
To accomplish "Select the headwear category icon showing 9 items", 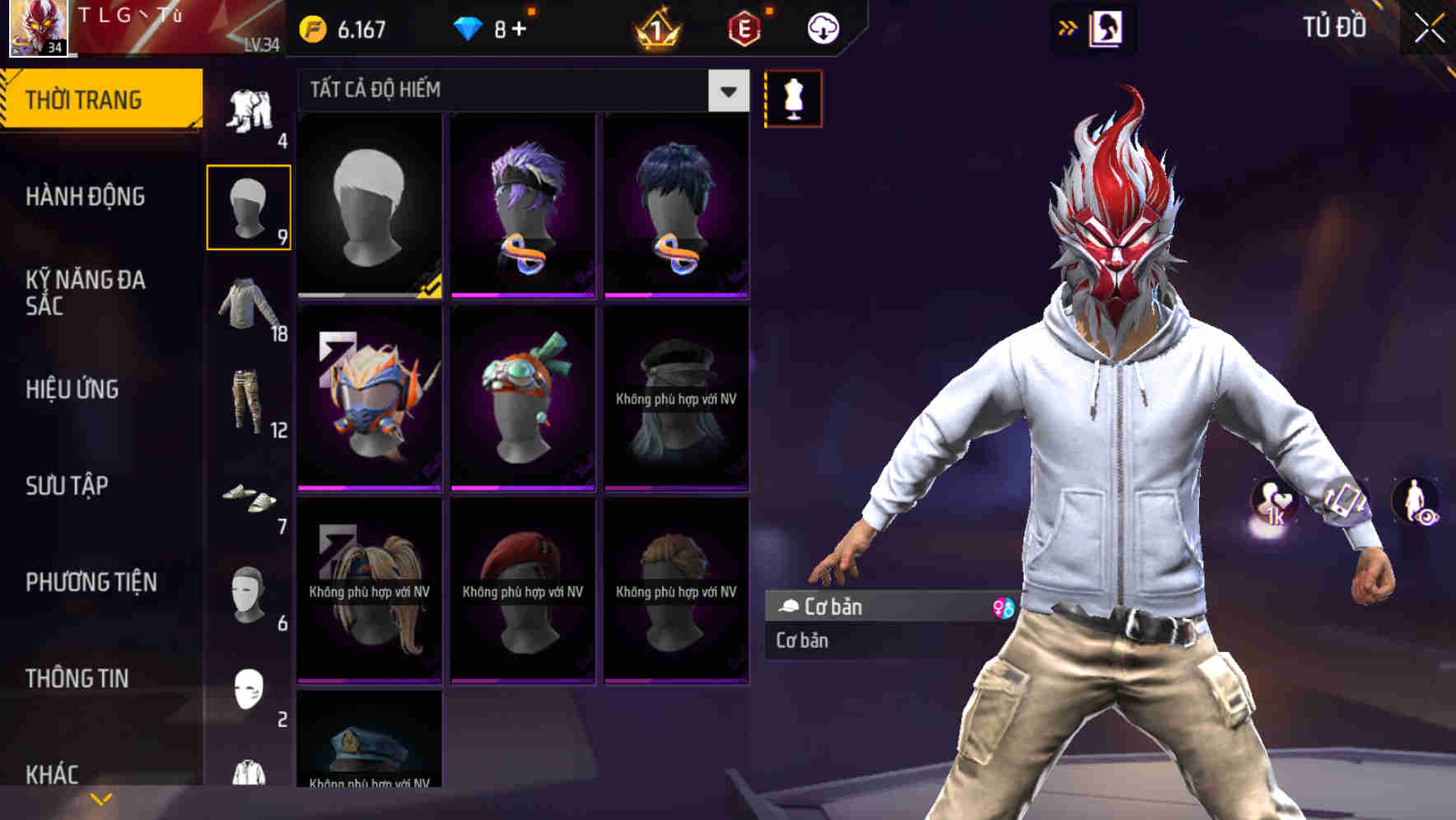I will pyautogui.click(x=250, y=206).
